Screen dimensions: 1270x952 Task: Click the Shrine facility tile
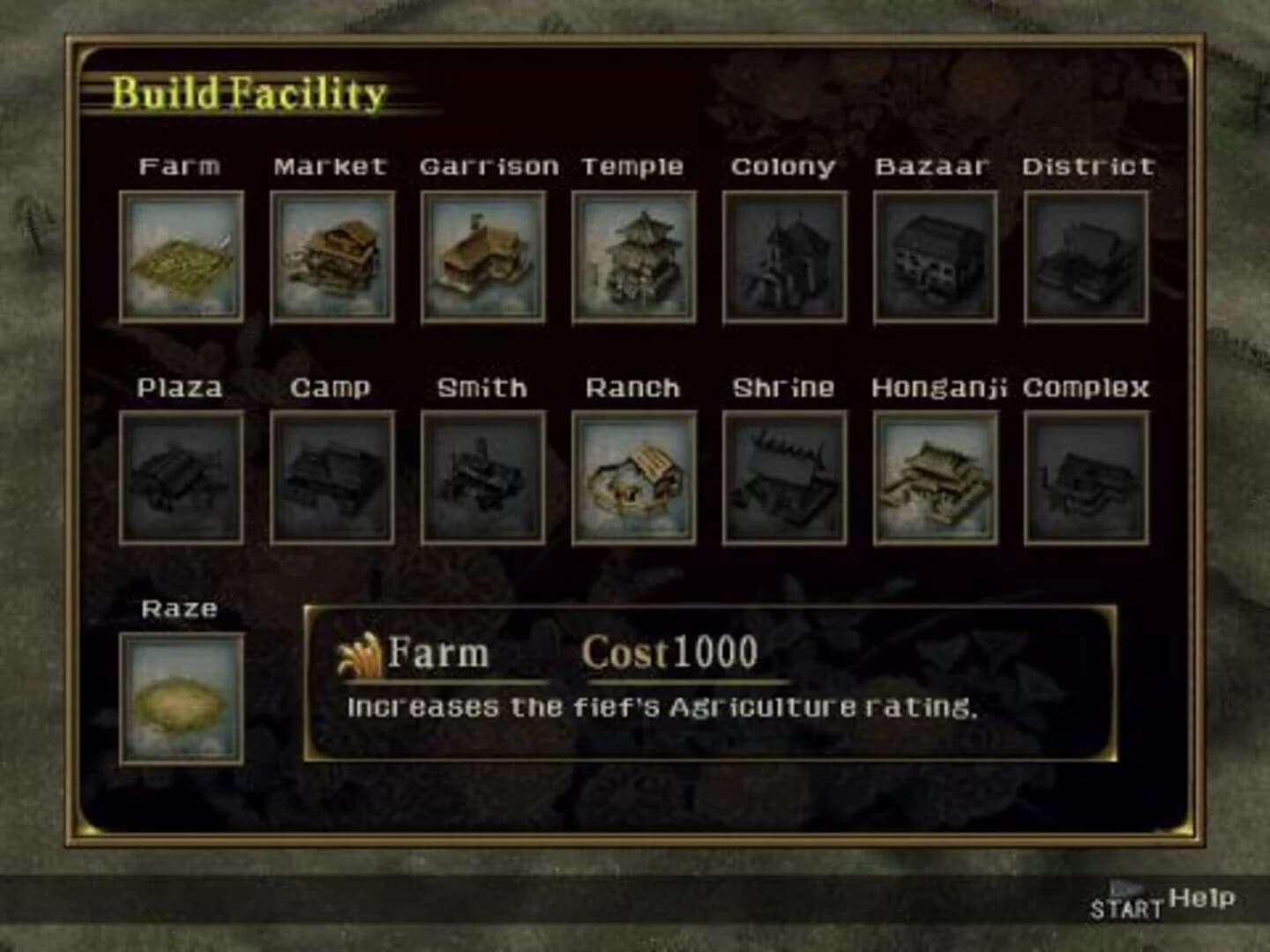click(784, 477)
